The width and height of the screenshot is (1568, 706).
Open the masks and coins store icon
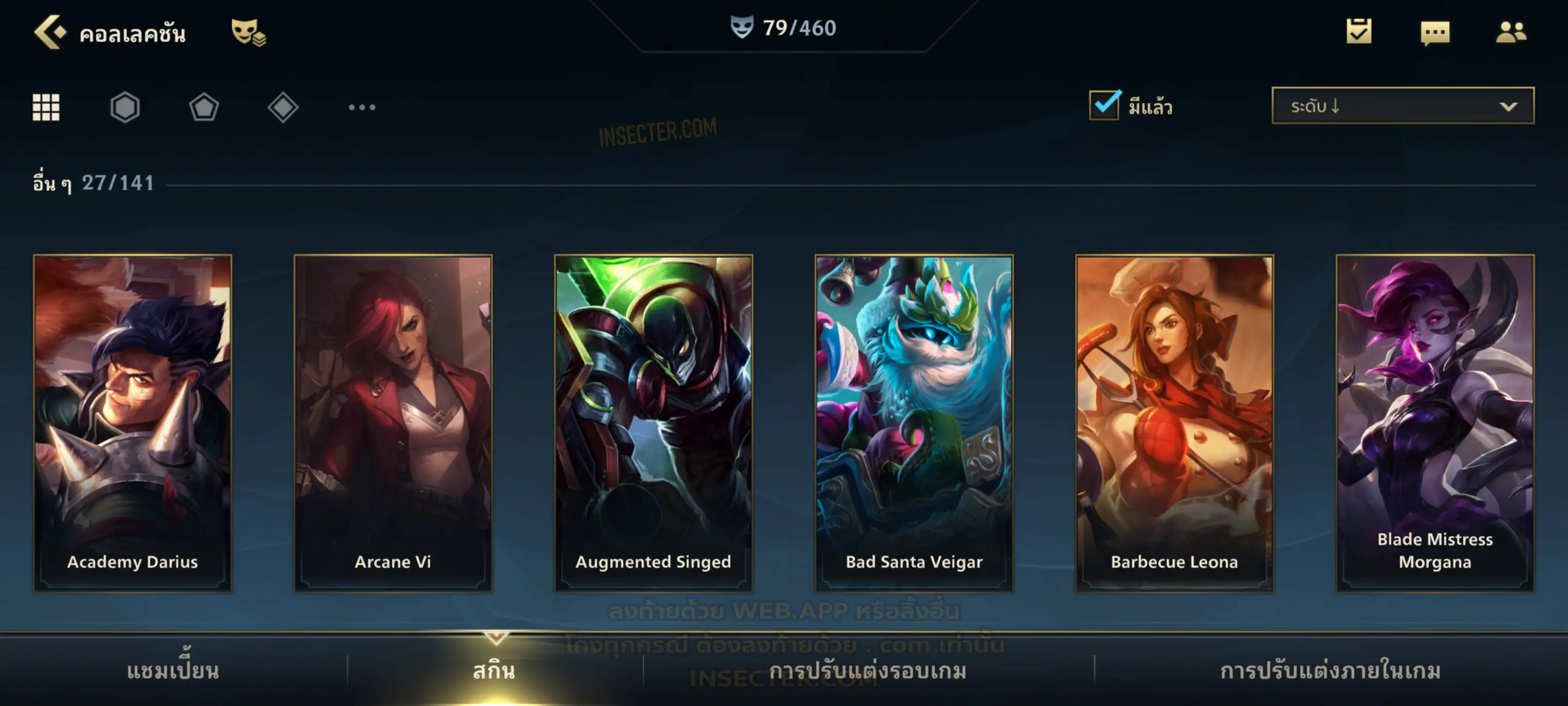point(248,32)
